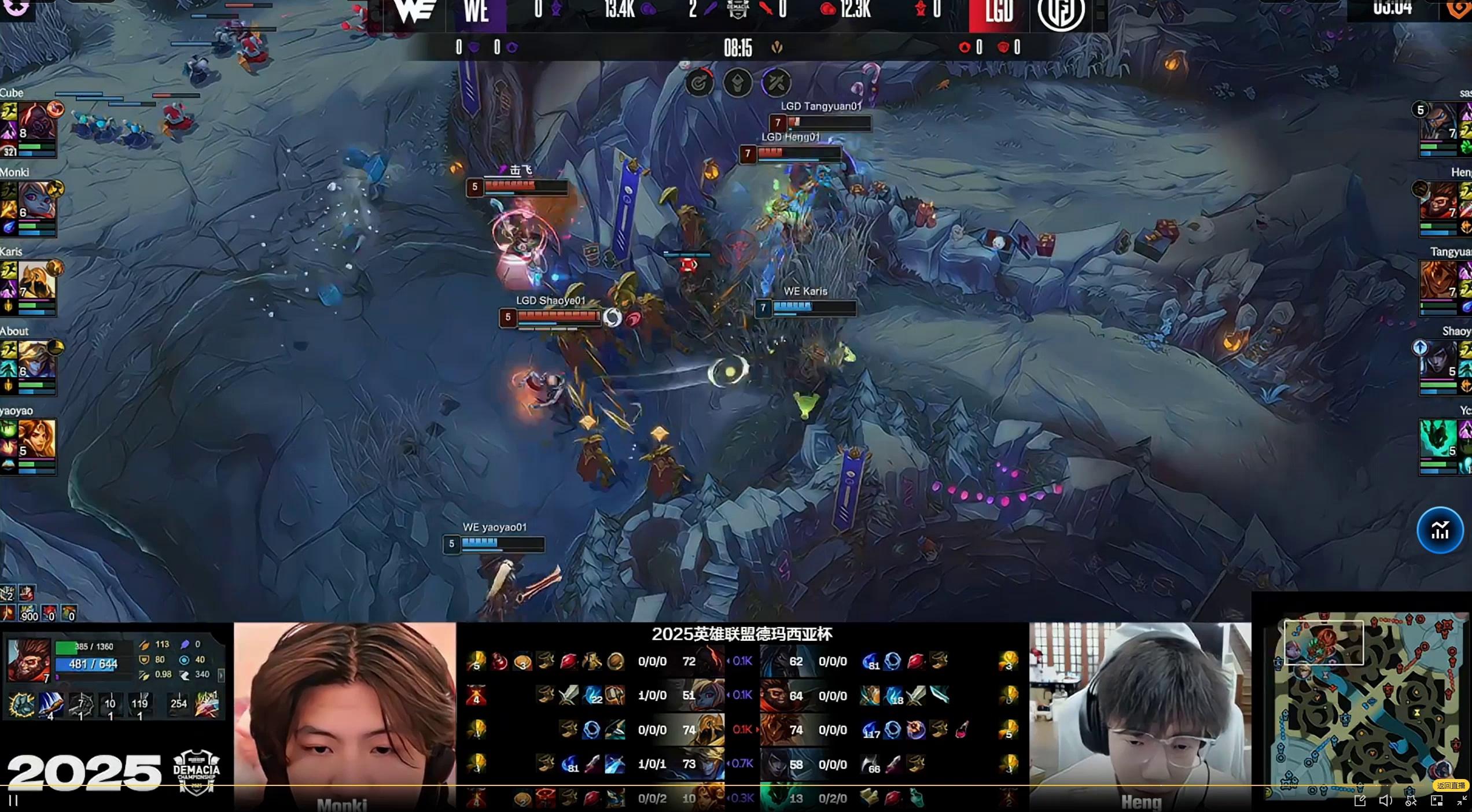The image size is (1472, 812).
Task: Click the minimap
Action: point(1367,704)
